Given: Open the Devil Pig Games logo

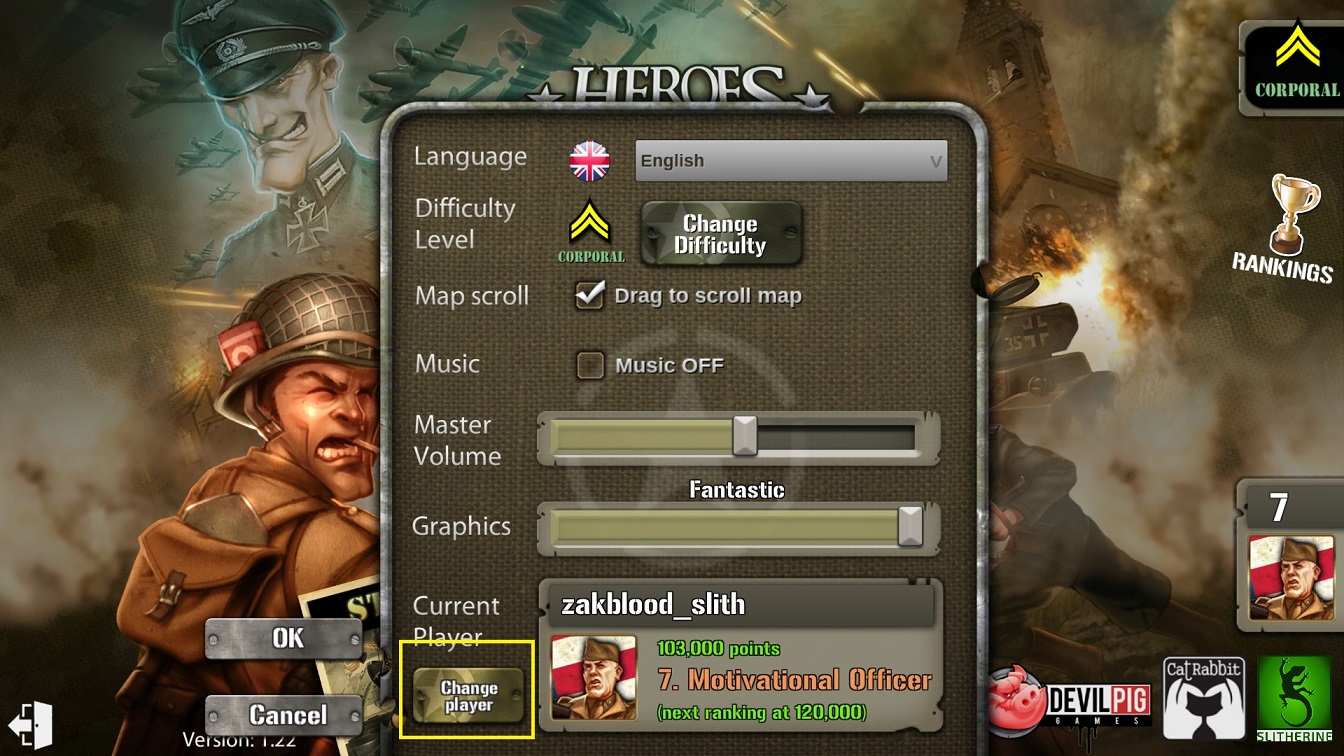Looking at the screenshot, I should [1070, 700].
